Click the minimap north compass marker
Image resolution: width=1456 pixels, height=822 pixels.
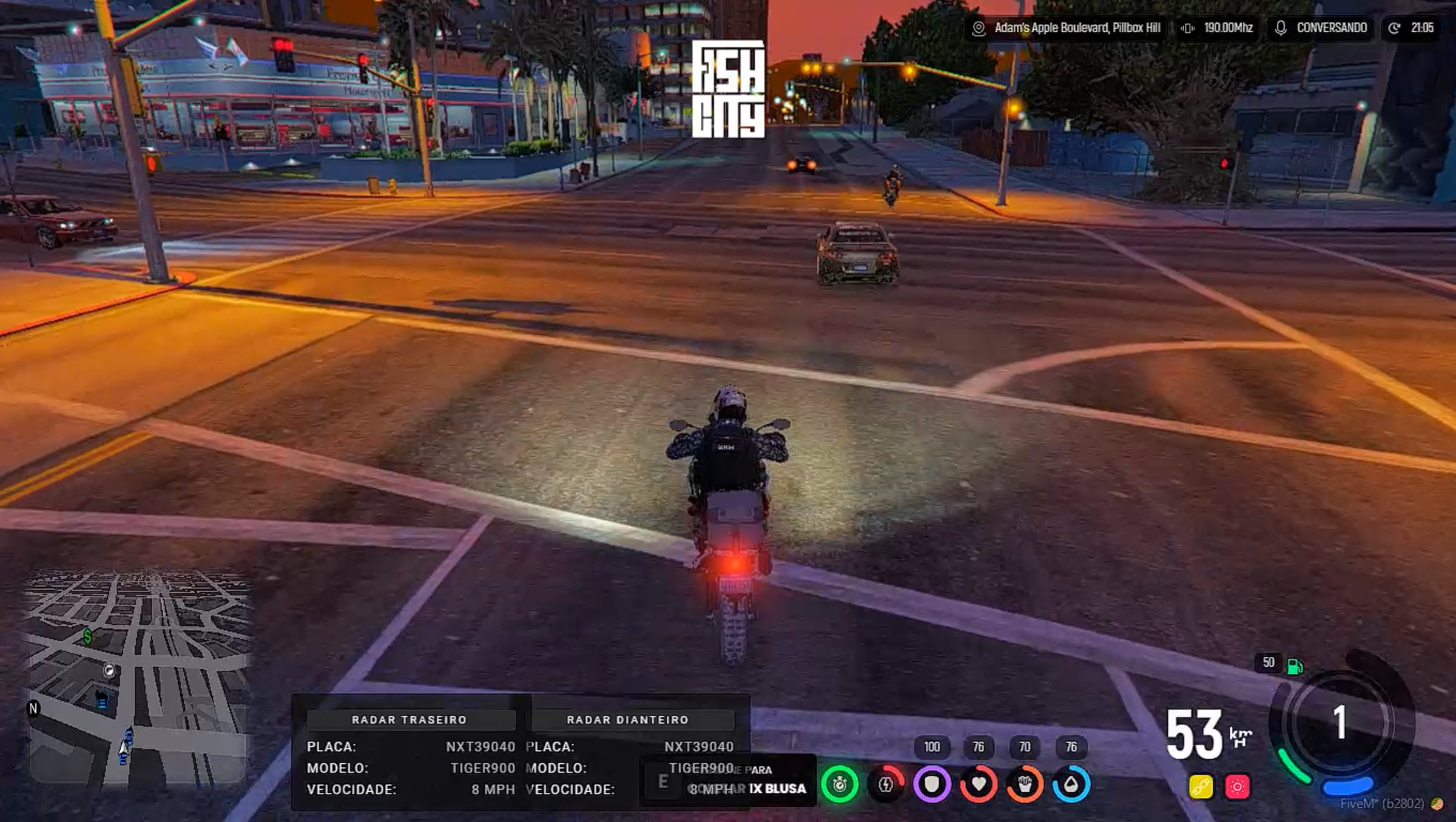coord(33,709)
